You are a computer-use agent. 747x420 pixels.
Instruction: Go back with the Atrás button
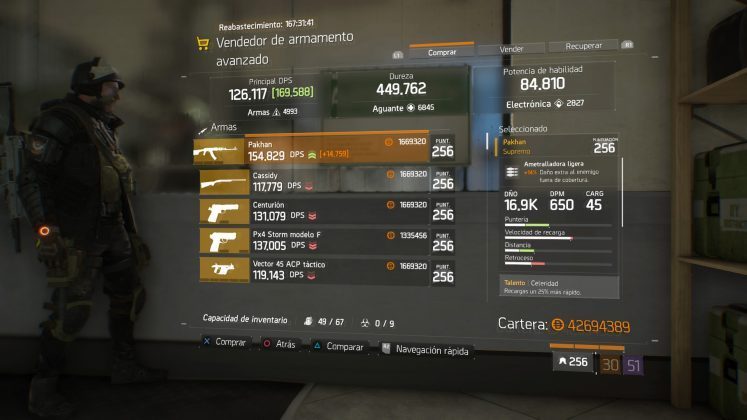[x=280, y=343]
